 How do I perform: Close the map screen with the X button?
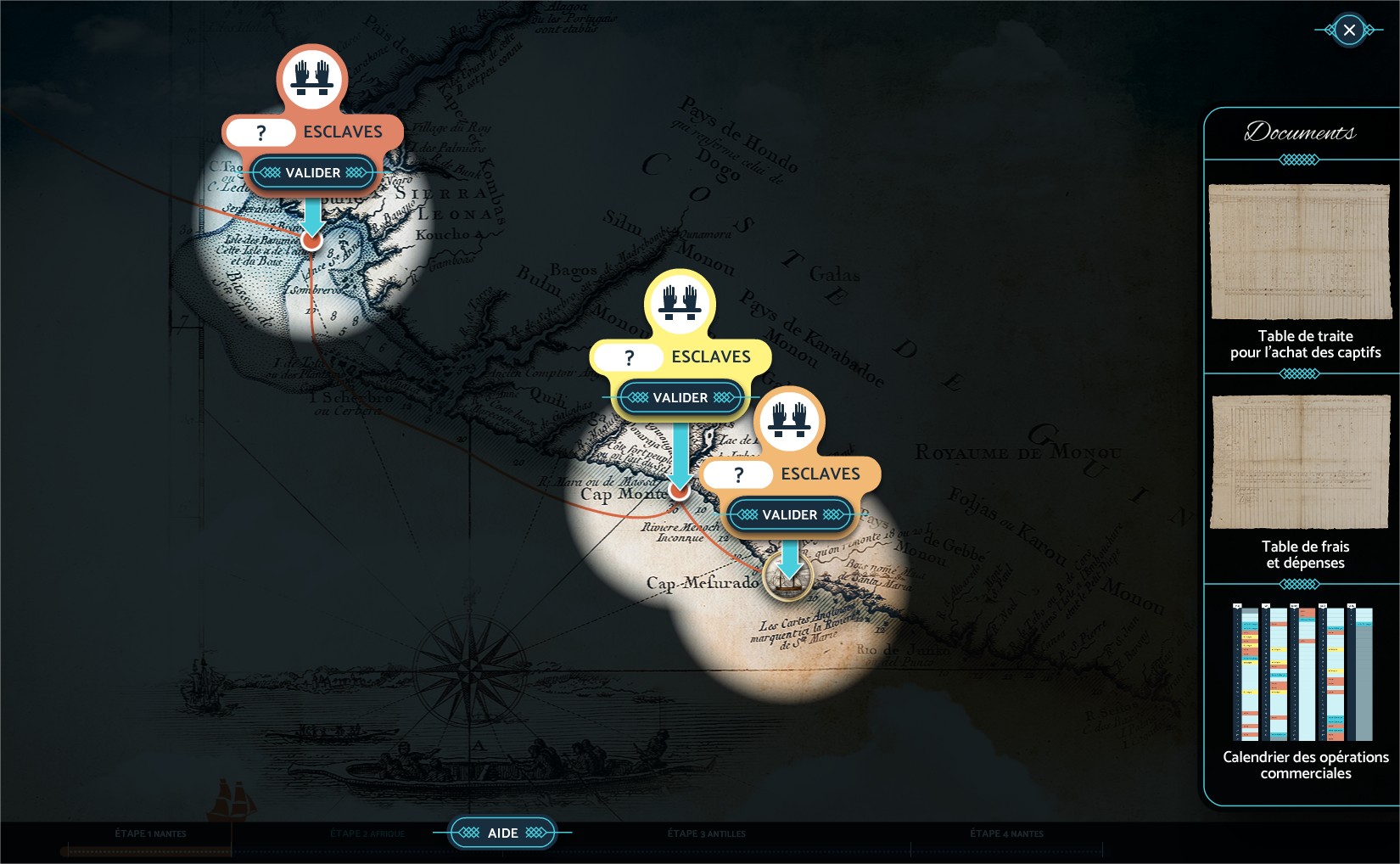pos(1349,31)
